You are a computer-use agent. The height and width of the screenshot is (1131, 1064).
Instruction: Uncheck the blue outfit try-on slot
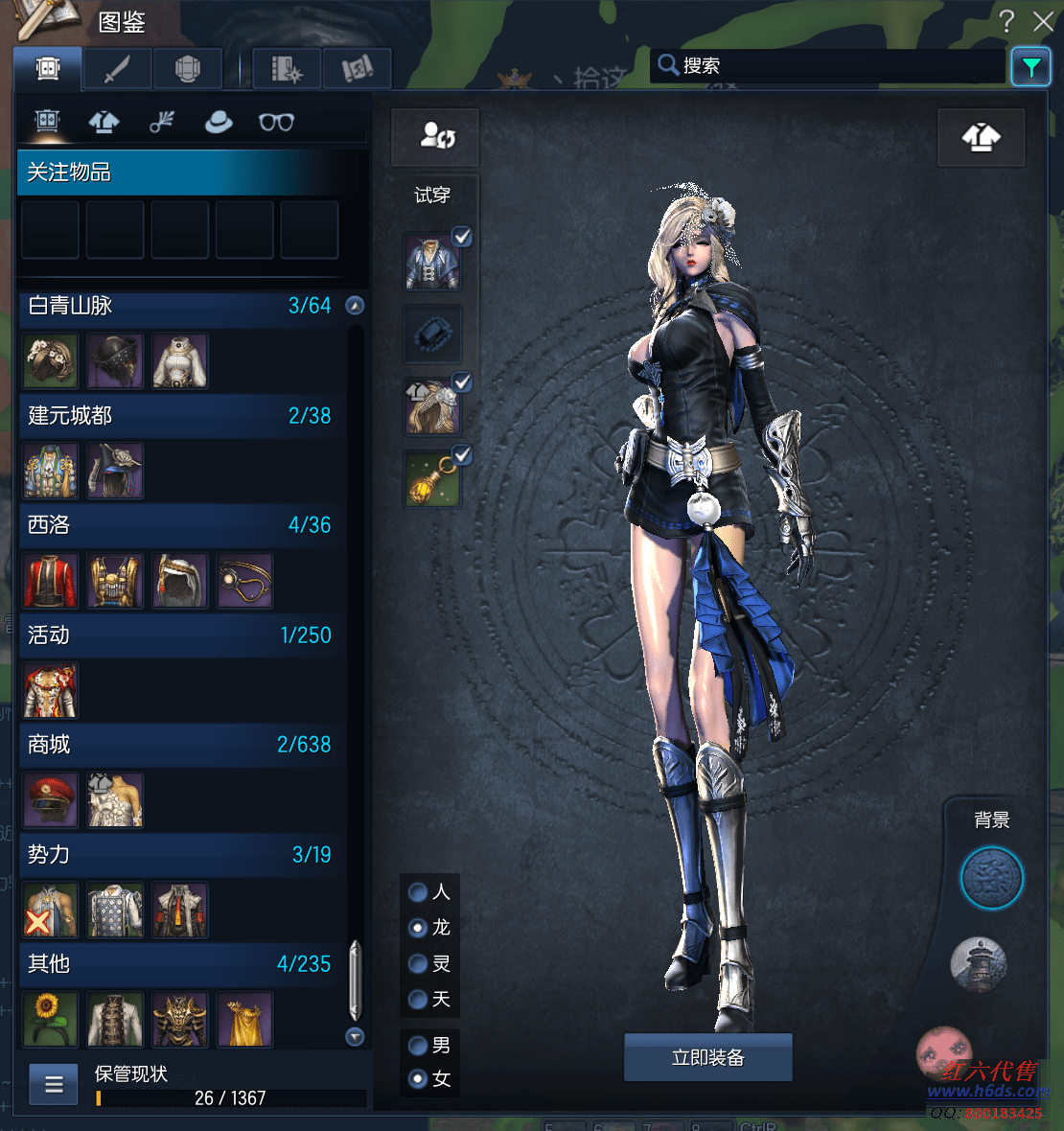click(x=462, y=237)
